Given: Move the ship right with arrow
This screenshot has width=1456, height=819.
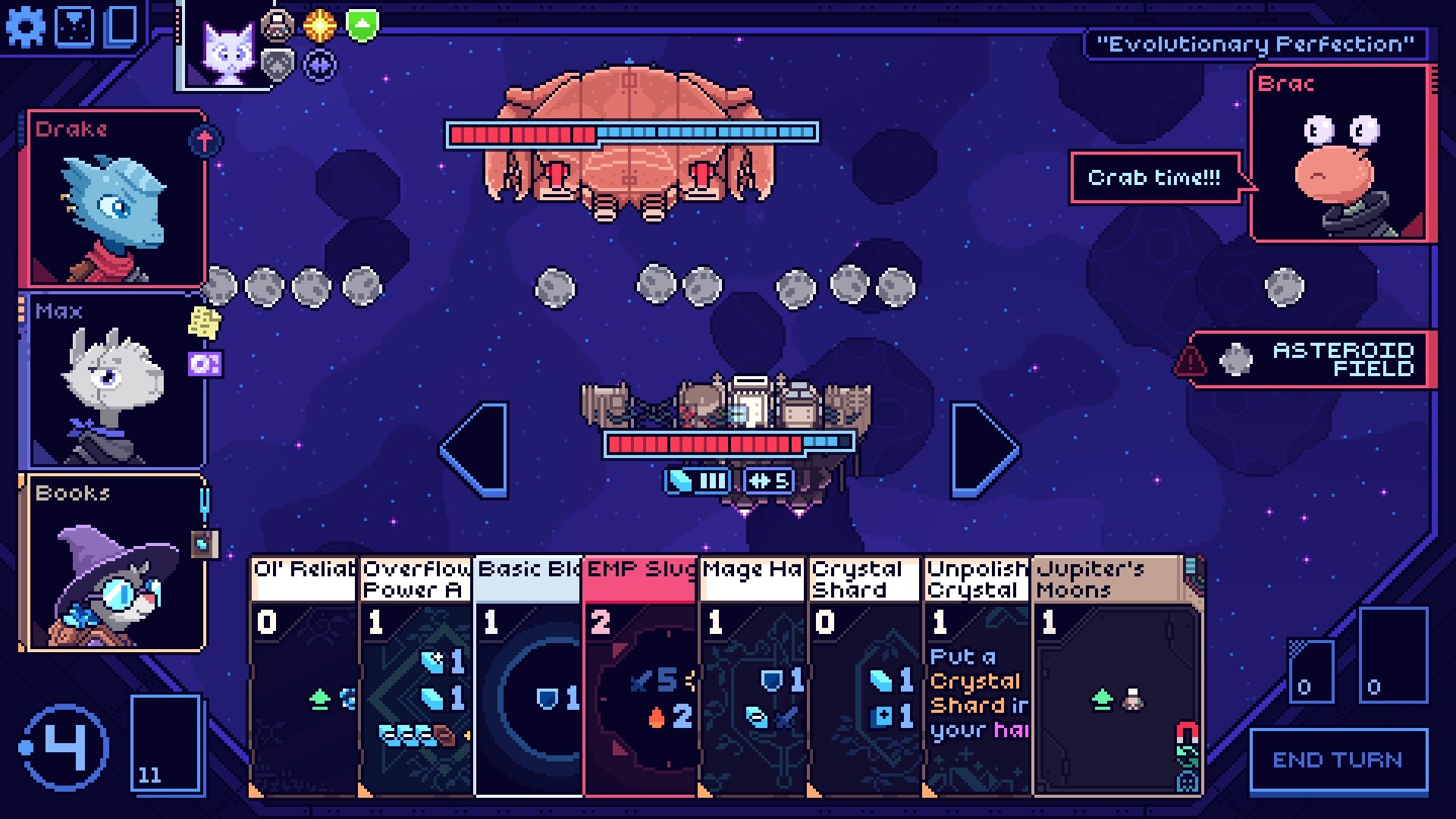Looking at the screenshot, I should 984,450.
